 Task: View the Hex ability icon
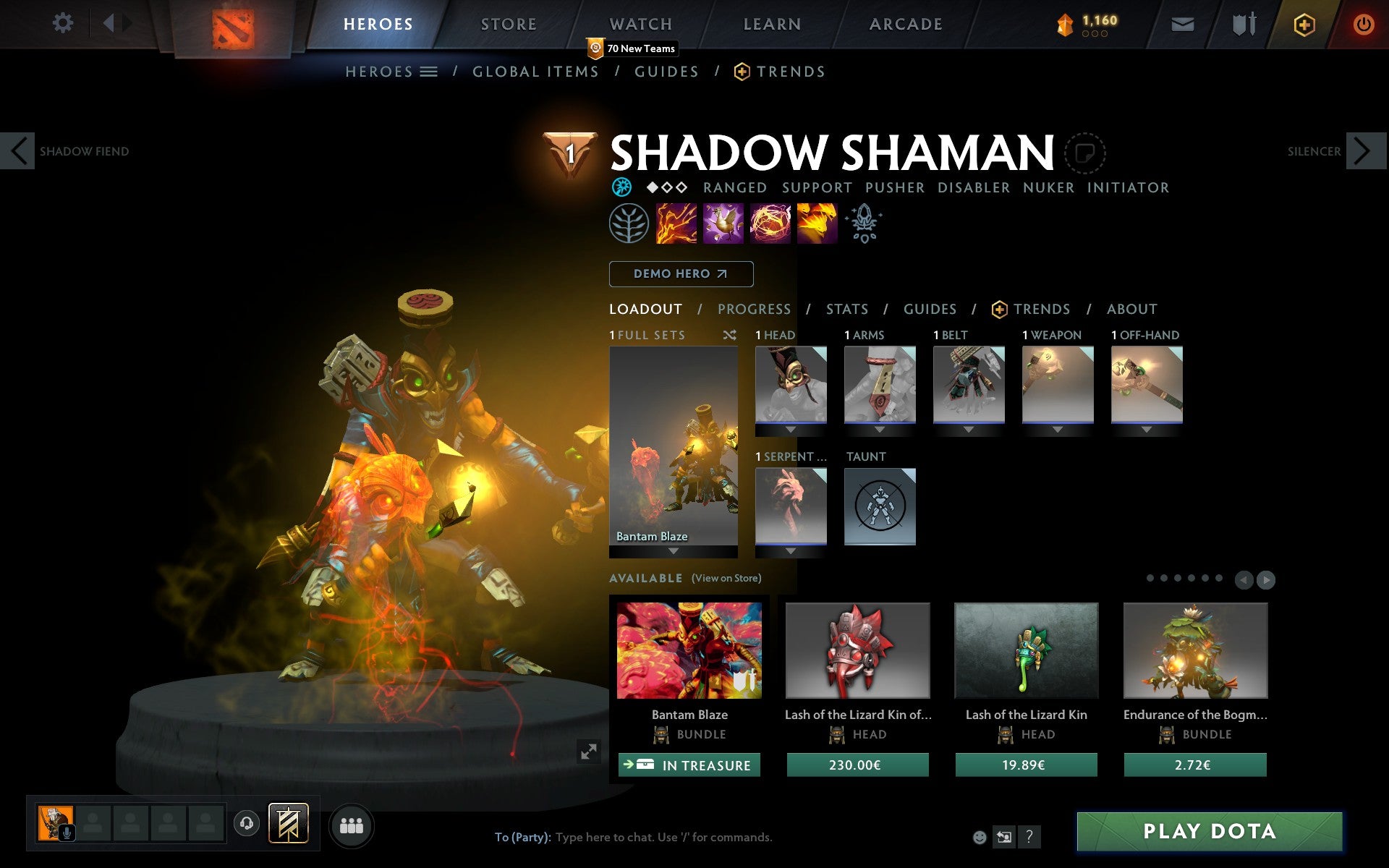tap(722, 224)
